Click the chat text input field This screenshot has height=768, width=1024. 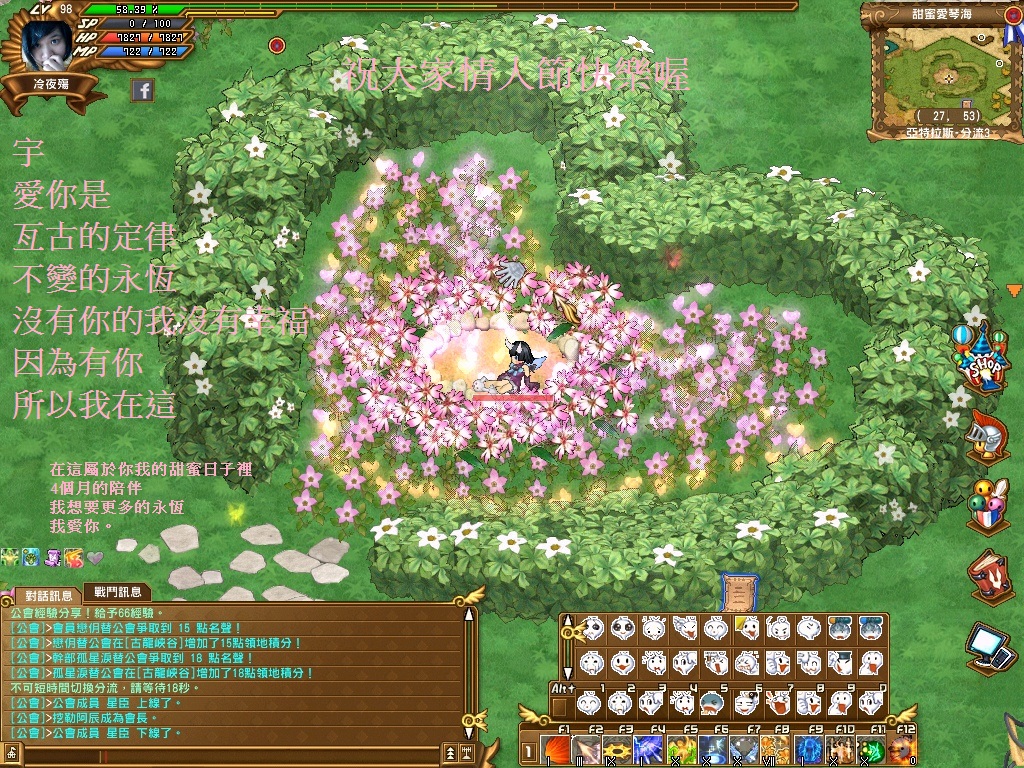click(230, 750)
